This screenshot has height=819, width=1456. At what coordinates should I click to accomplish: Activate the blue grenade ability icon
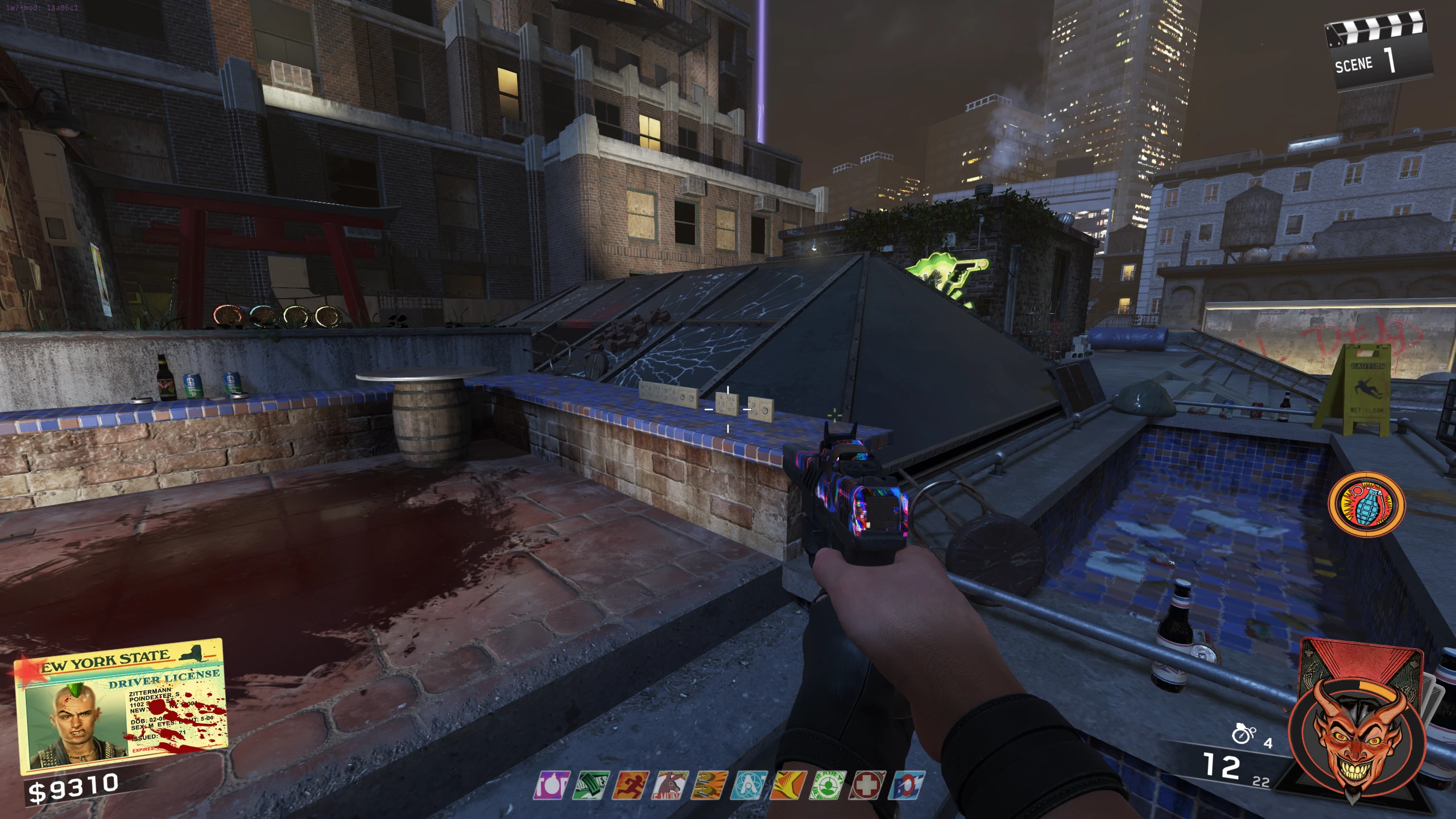tap(1366, 504)
